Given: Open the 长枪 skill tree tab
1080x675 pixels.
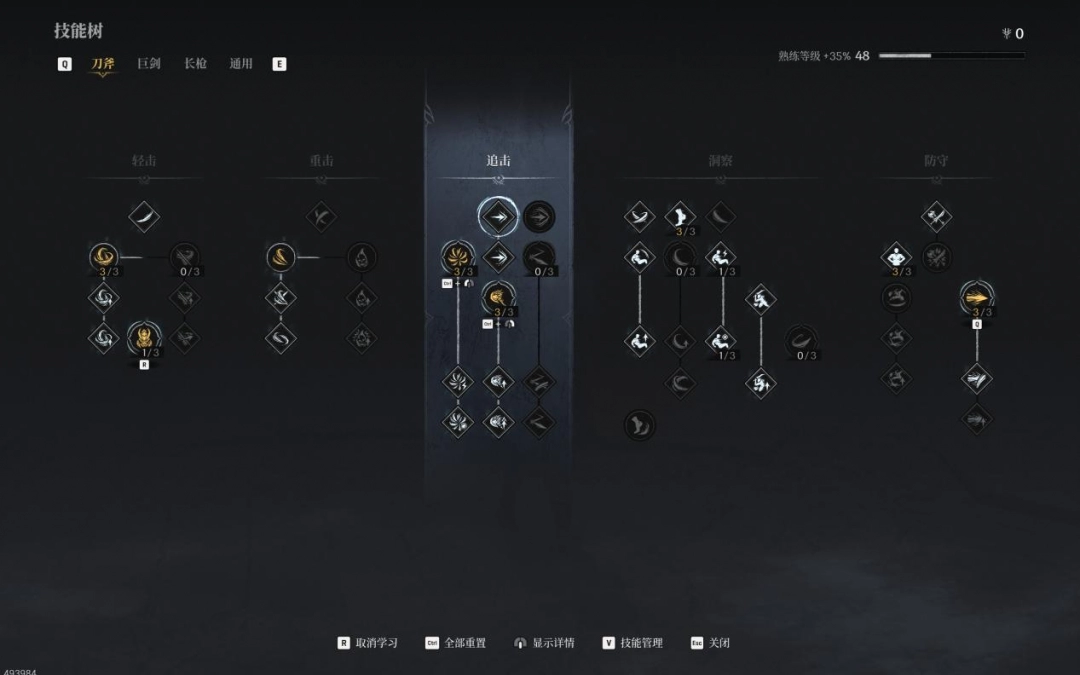Looking at the screenshot, I should tap(195, 64).
